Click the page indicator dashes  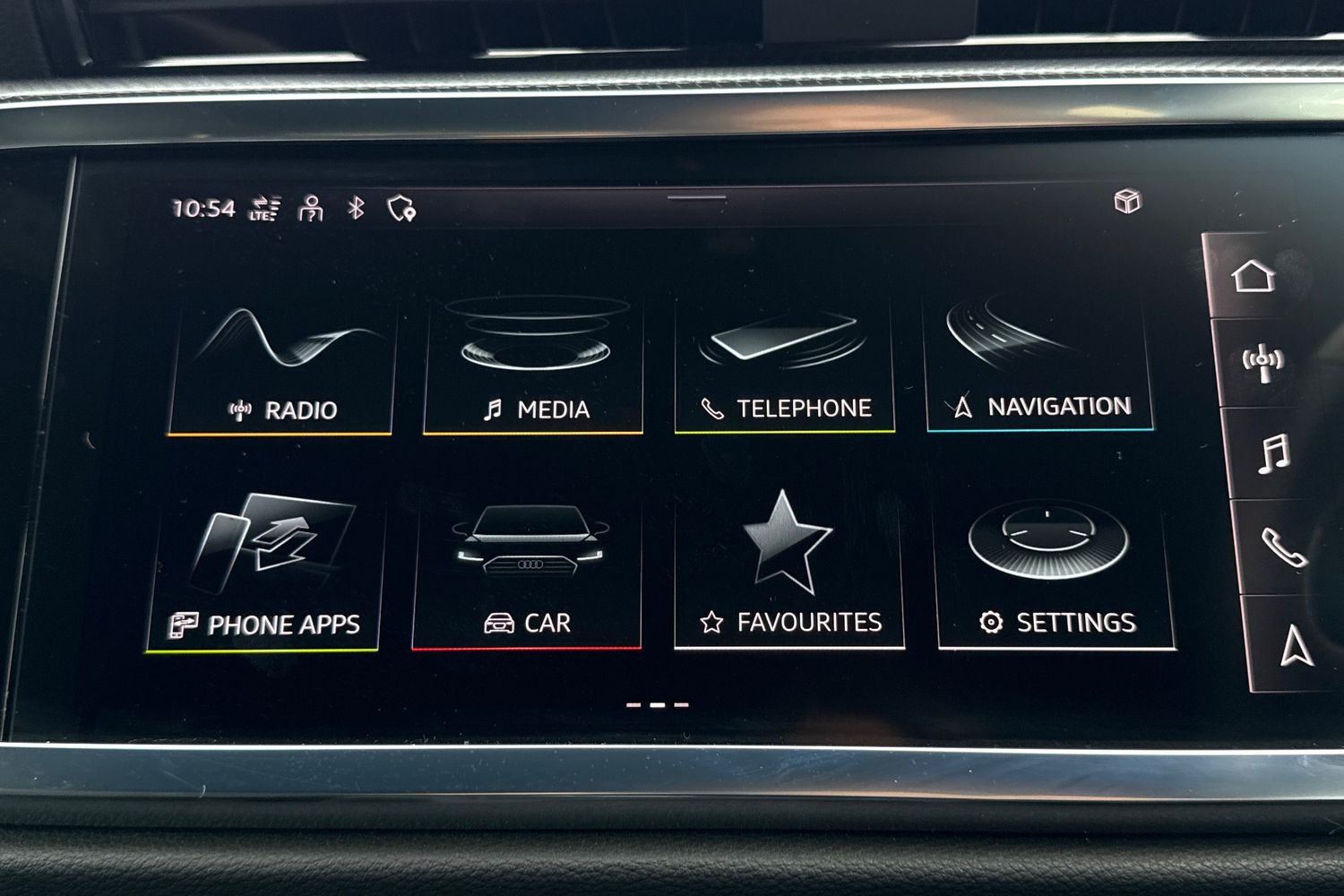[657, 705]
